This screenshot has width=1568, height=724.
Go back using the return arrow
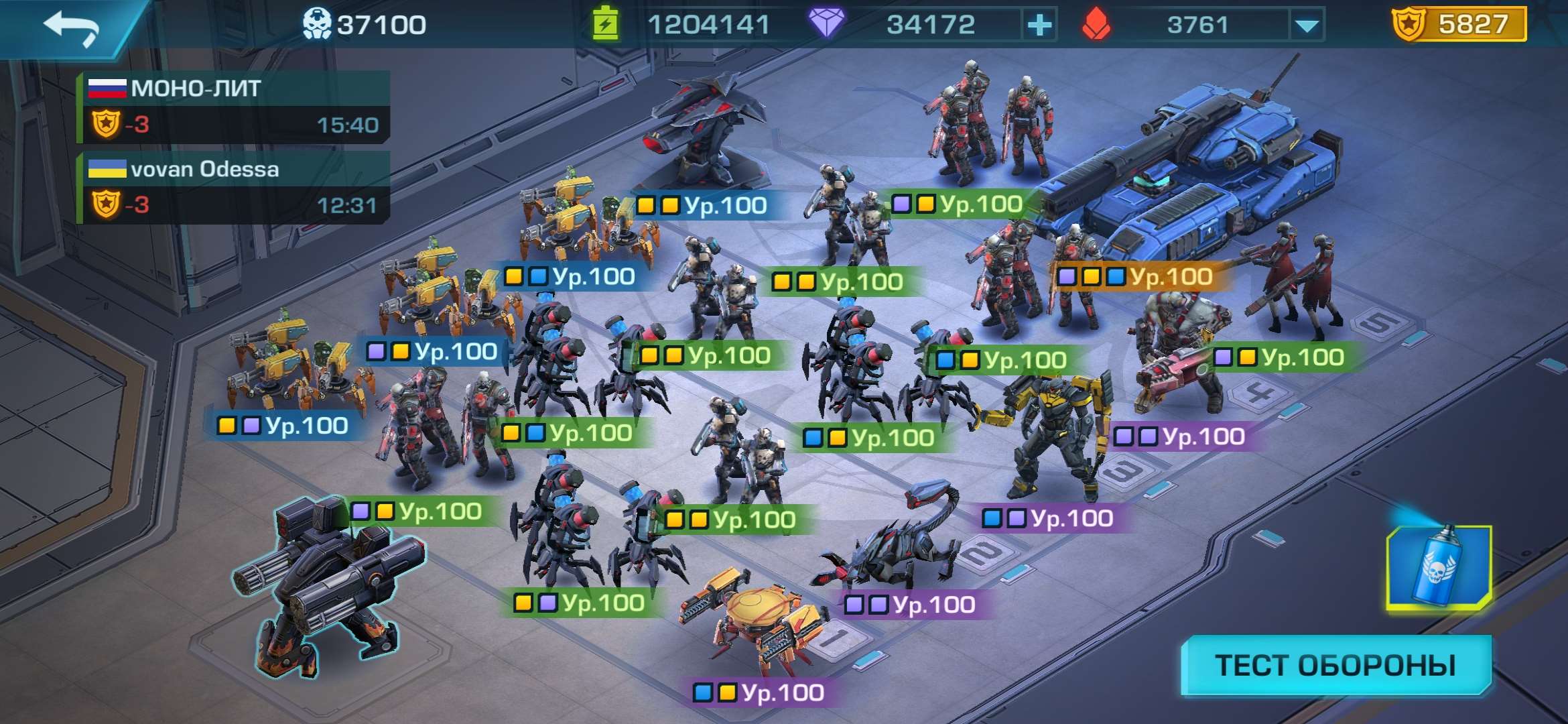[x=72, y=27]
